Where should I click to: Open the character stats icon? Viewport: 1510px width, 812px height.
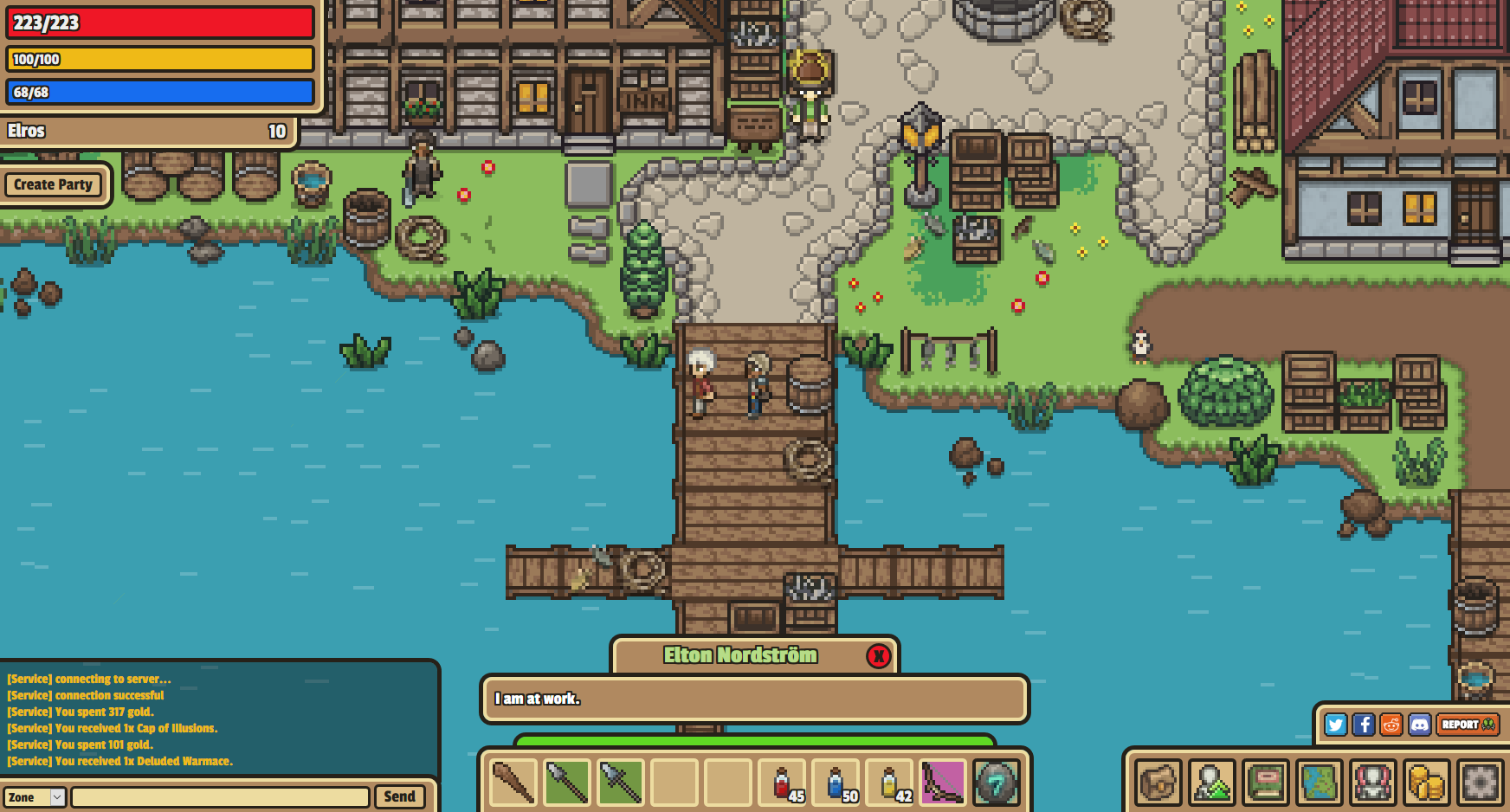point(1211,783)
